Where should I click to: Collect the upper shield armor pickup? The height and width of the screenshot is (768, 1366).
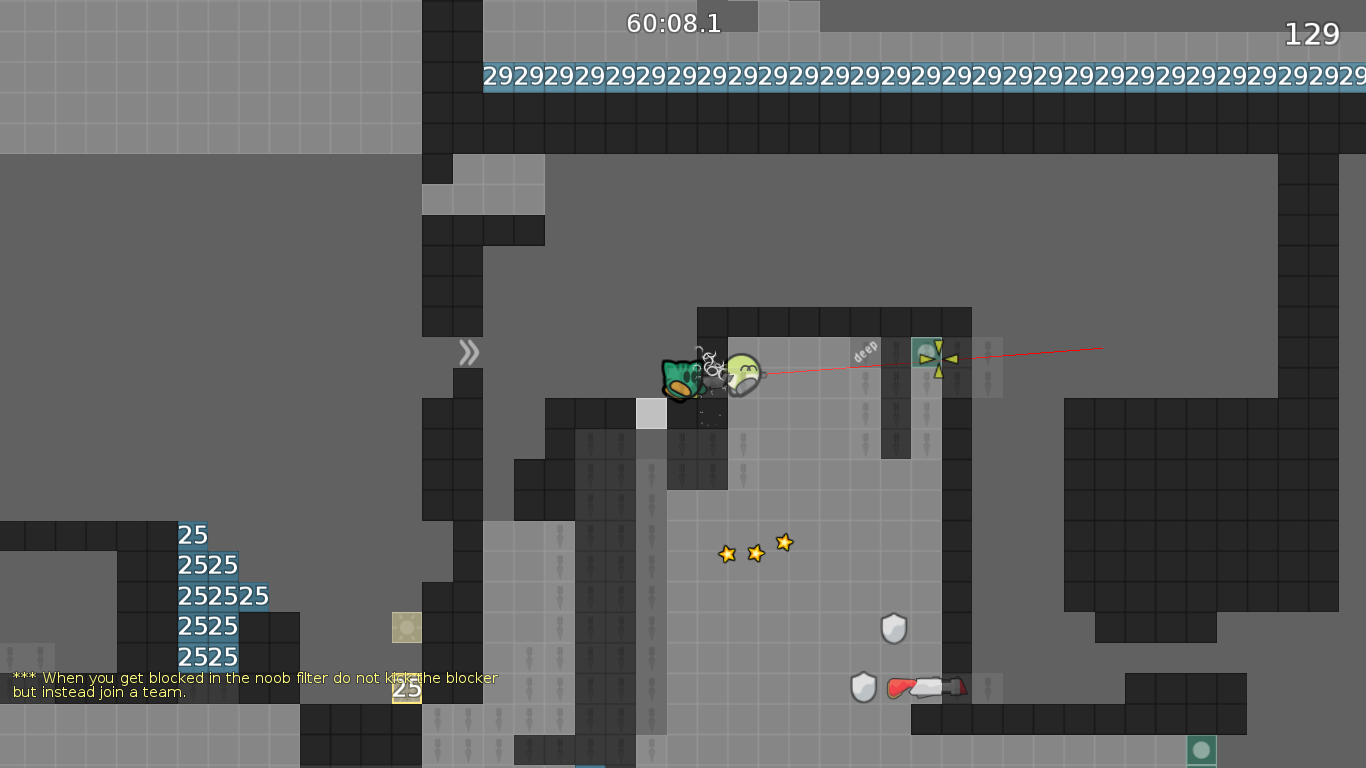(892, 628)
